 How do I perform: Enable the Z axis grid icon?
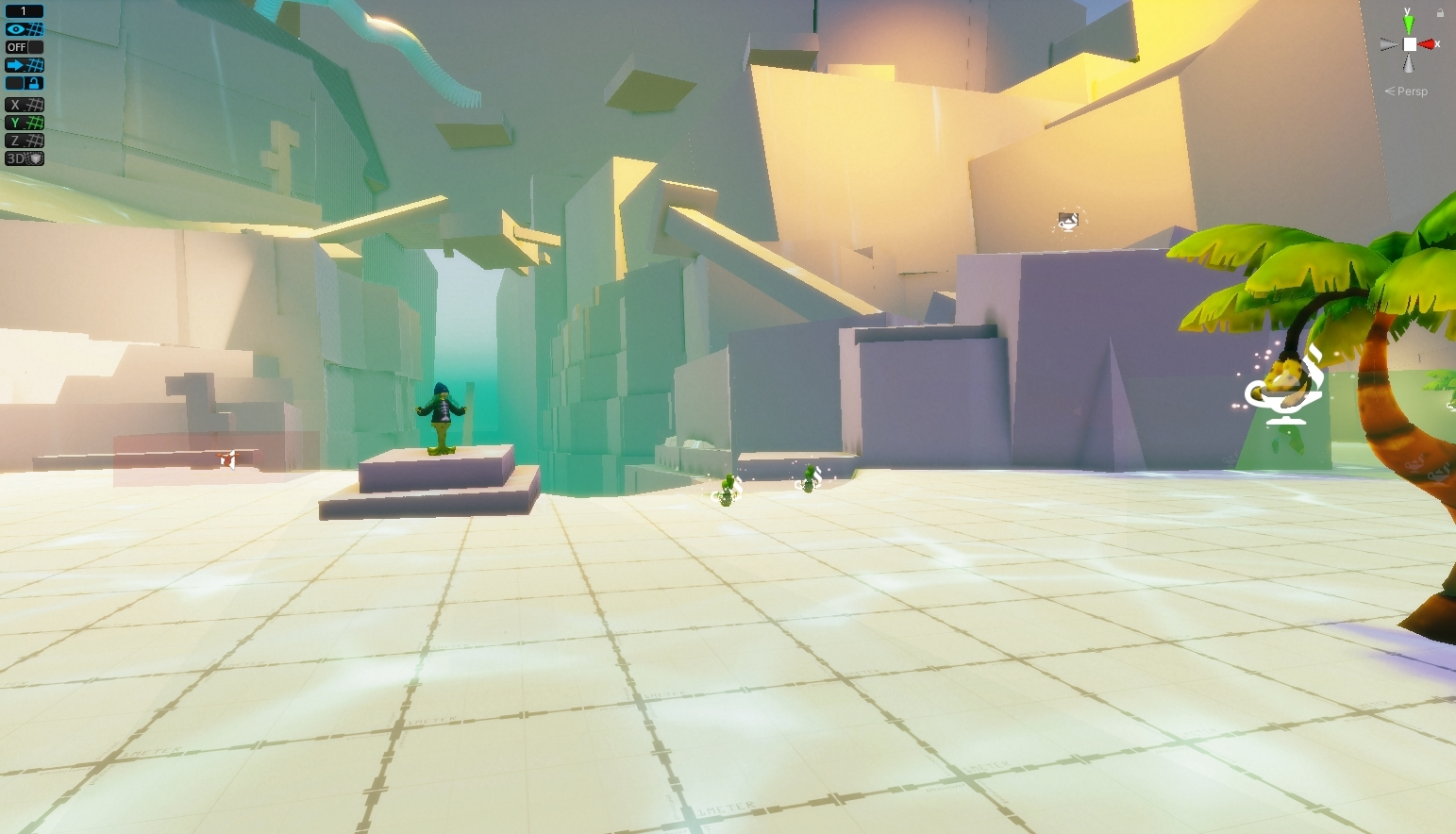pyautogui.click(x=24, y=140)
